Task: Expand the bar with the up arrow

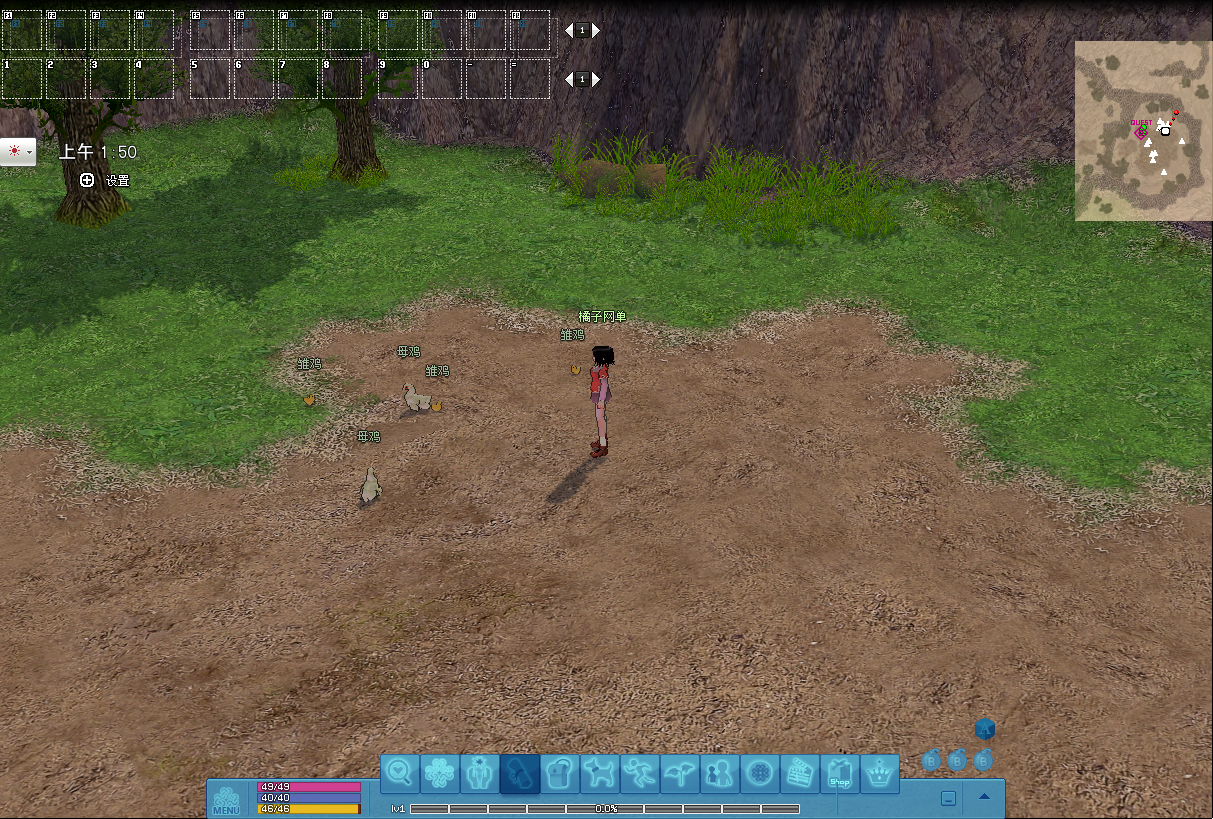Action: 984,797
